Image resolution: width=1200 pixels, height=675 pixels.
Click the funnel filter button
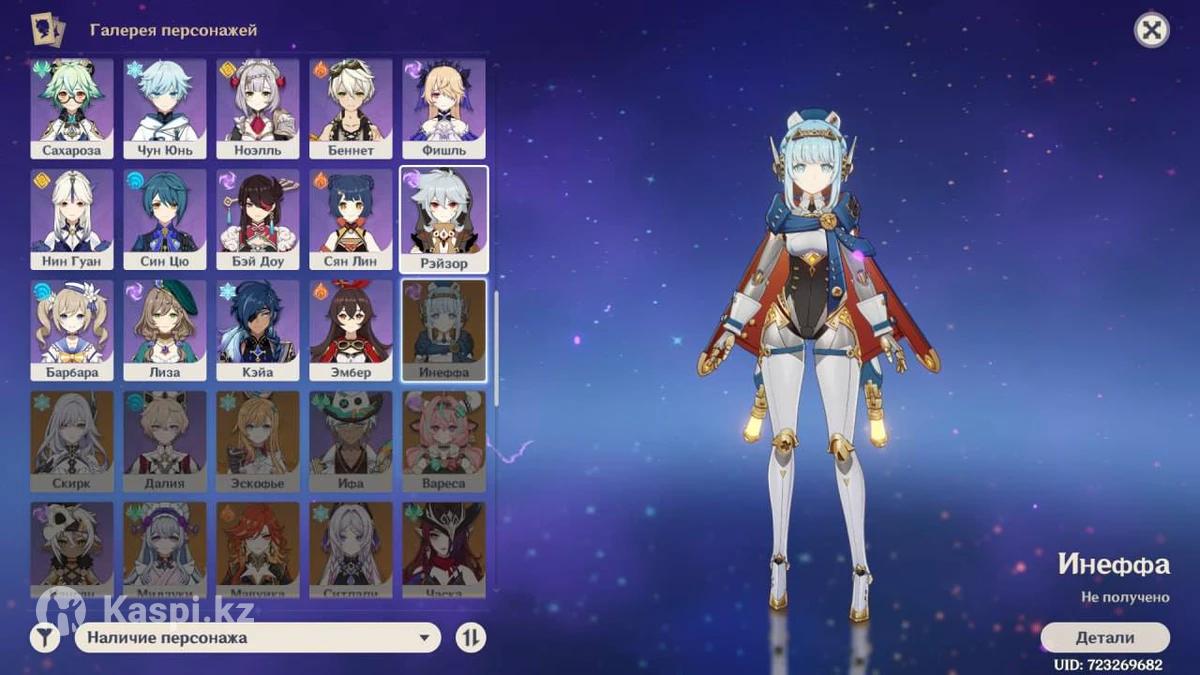45,637
